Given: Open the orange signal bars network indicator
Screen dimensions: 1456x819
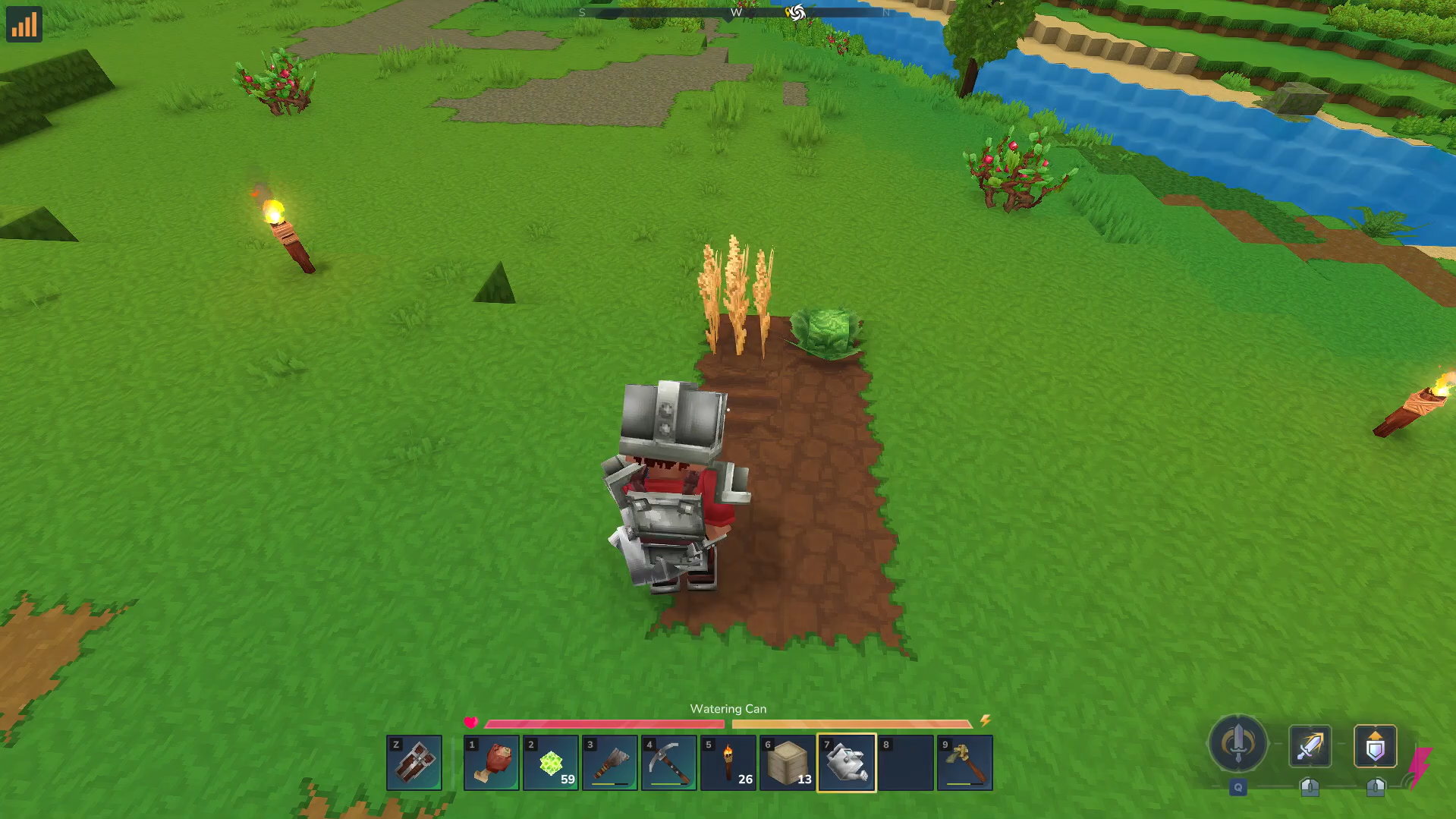Looking at the screenshot, I should click(x=24, y=24).
